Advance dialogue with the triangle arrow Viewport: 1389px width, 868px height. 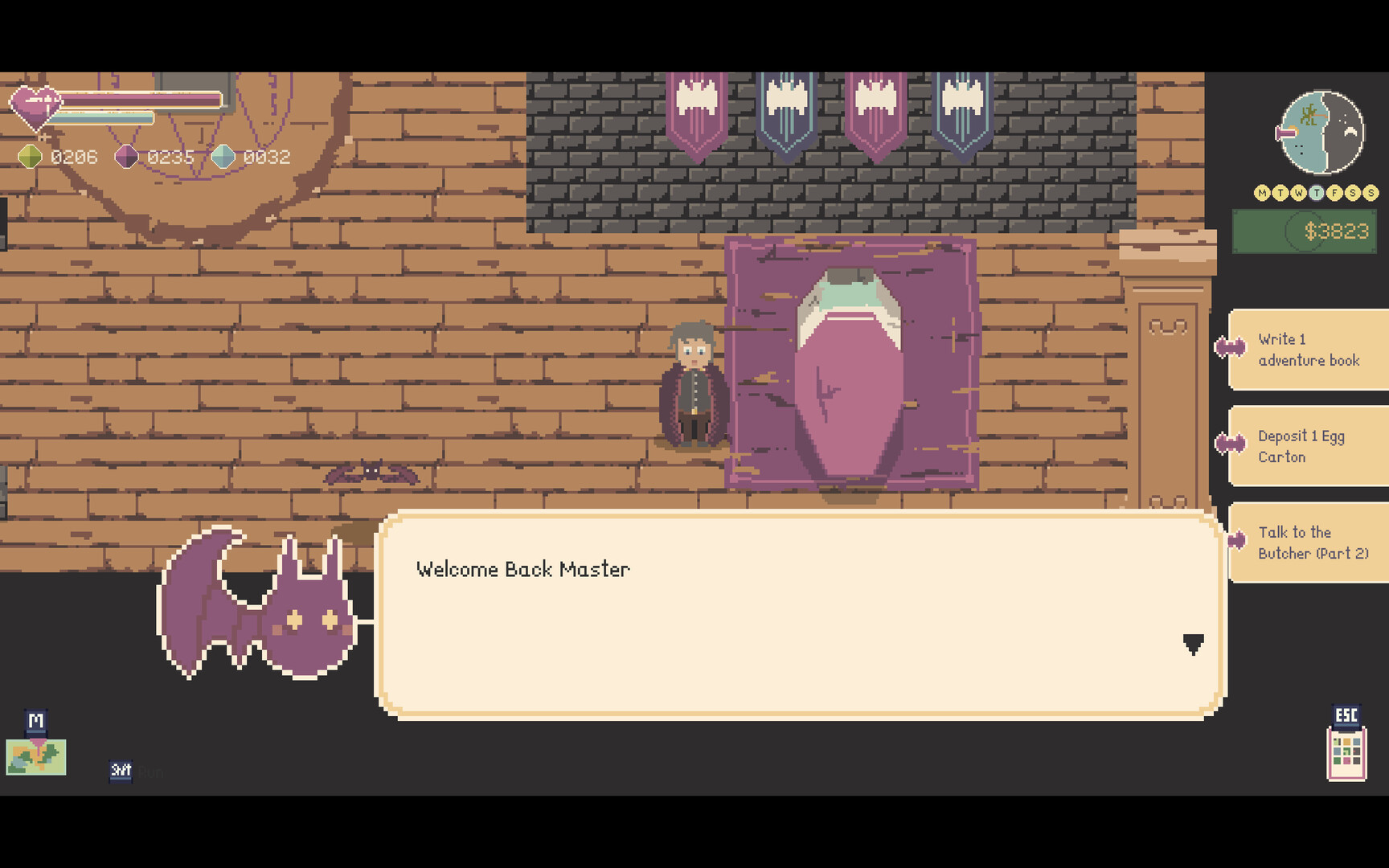pyautogui.click(x=1194, y=643)
